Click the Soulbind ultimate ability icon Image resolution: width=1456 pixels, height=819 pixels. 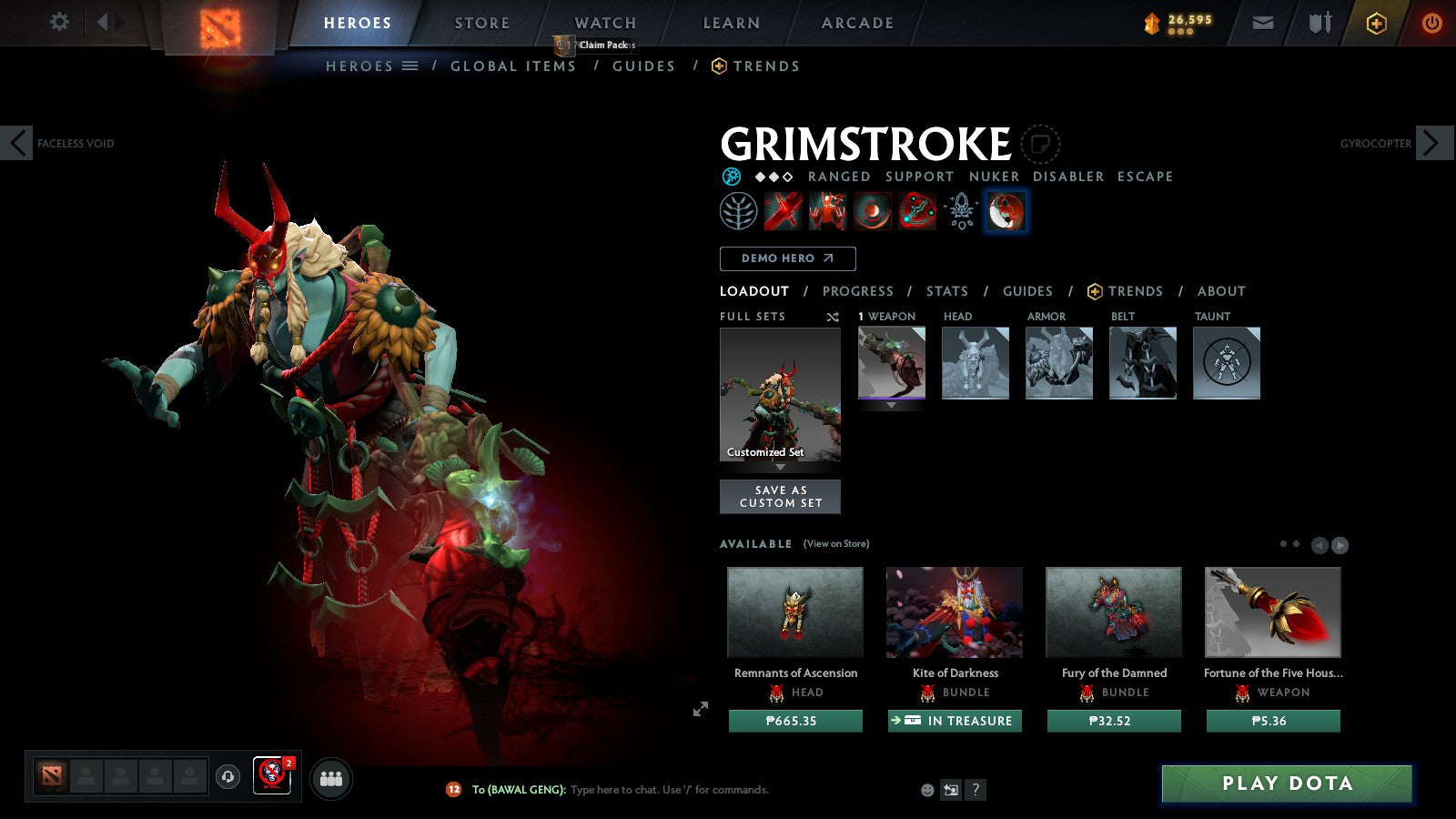pos(916,209)
